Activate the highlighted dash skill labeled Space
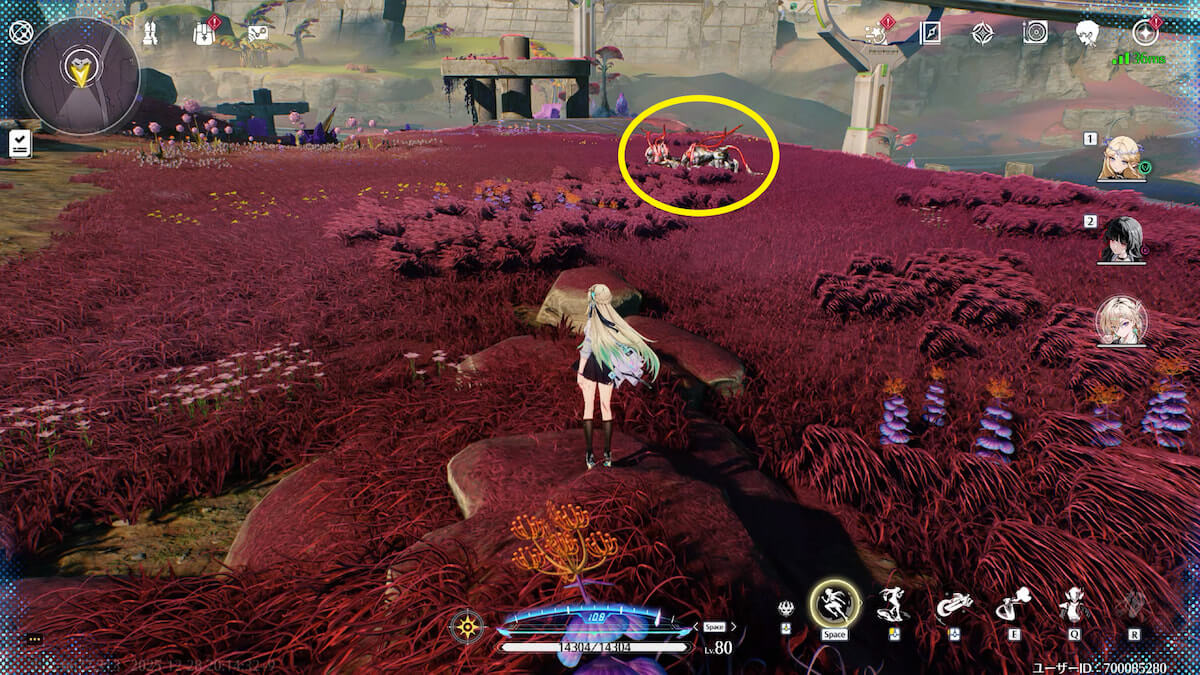The height and width of the screenshot is (675, 1200). (834, 604)
